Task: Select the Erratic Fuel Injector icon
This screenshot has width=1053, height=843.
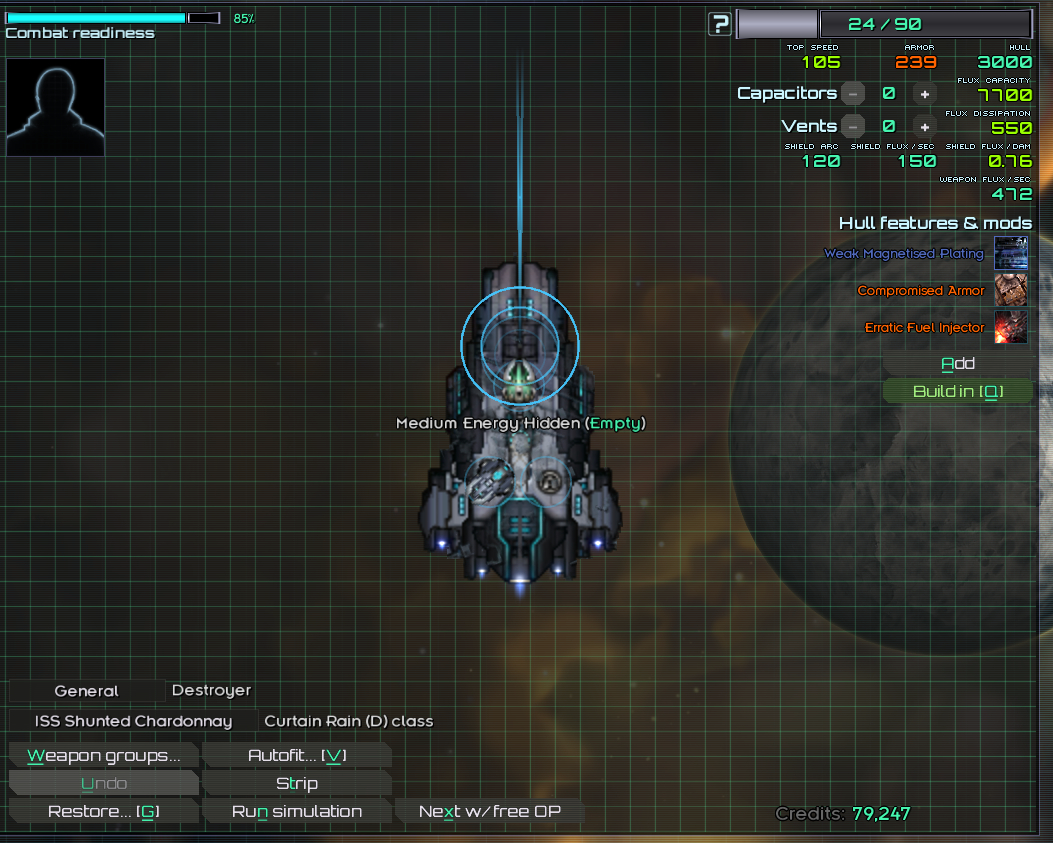Action: point(1010,327)
